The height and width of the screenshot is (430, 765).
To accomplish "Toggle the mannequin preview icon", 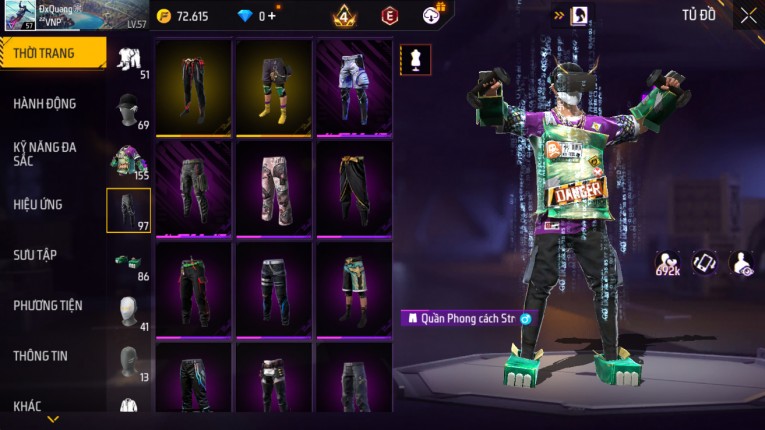I will tap(415, 59).
